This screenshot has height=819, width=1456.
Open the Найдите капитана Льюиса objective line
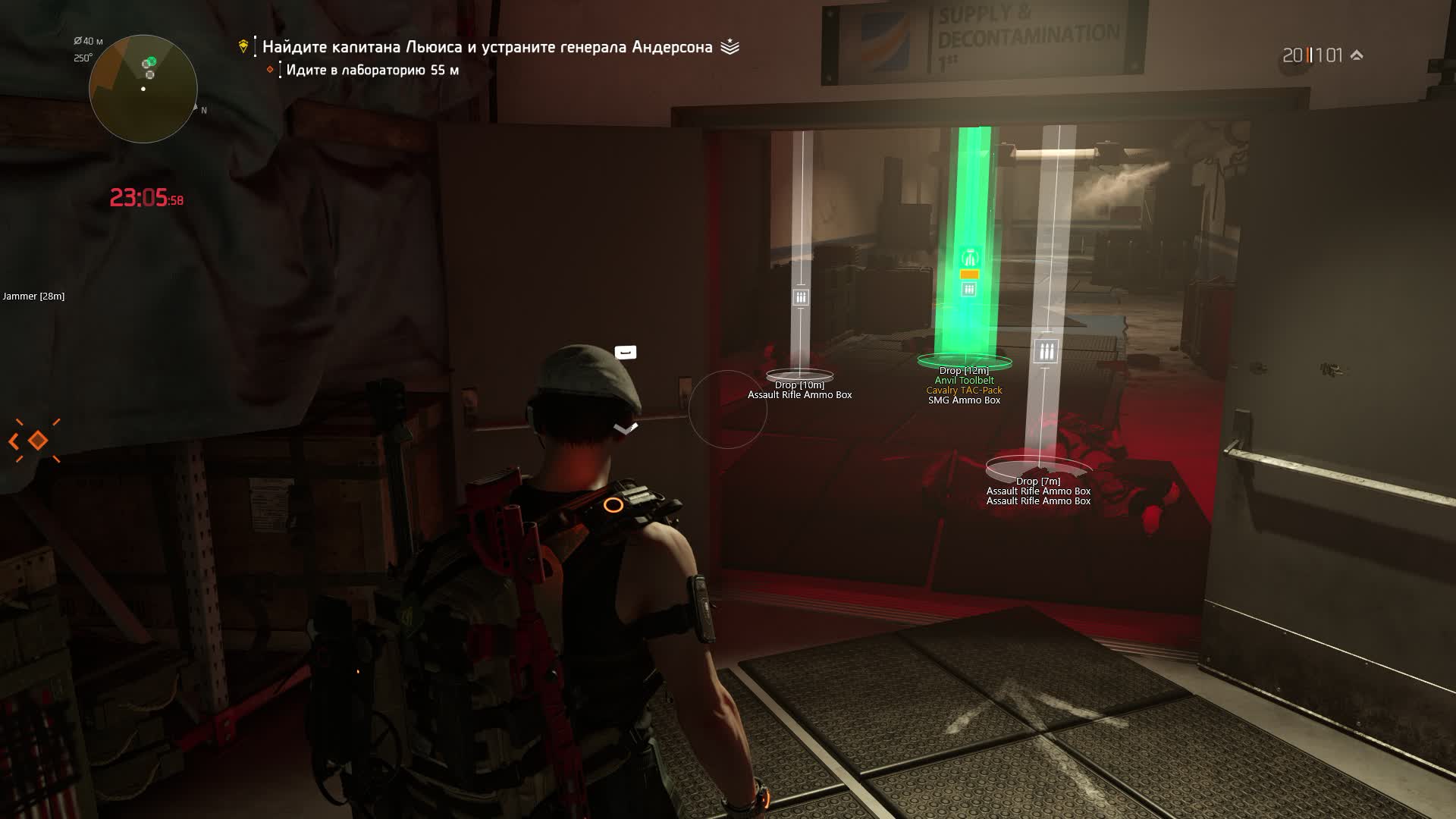[x=491, y=46]
